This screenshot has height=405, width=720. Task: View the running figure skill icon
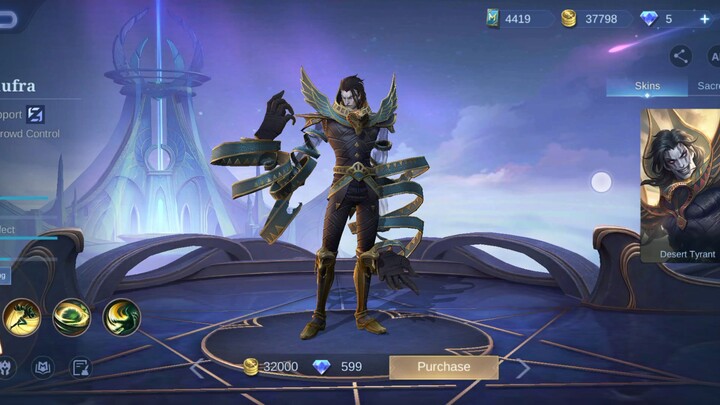(x=21, y=317)
